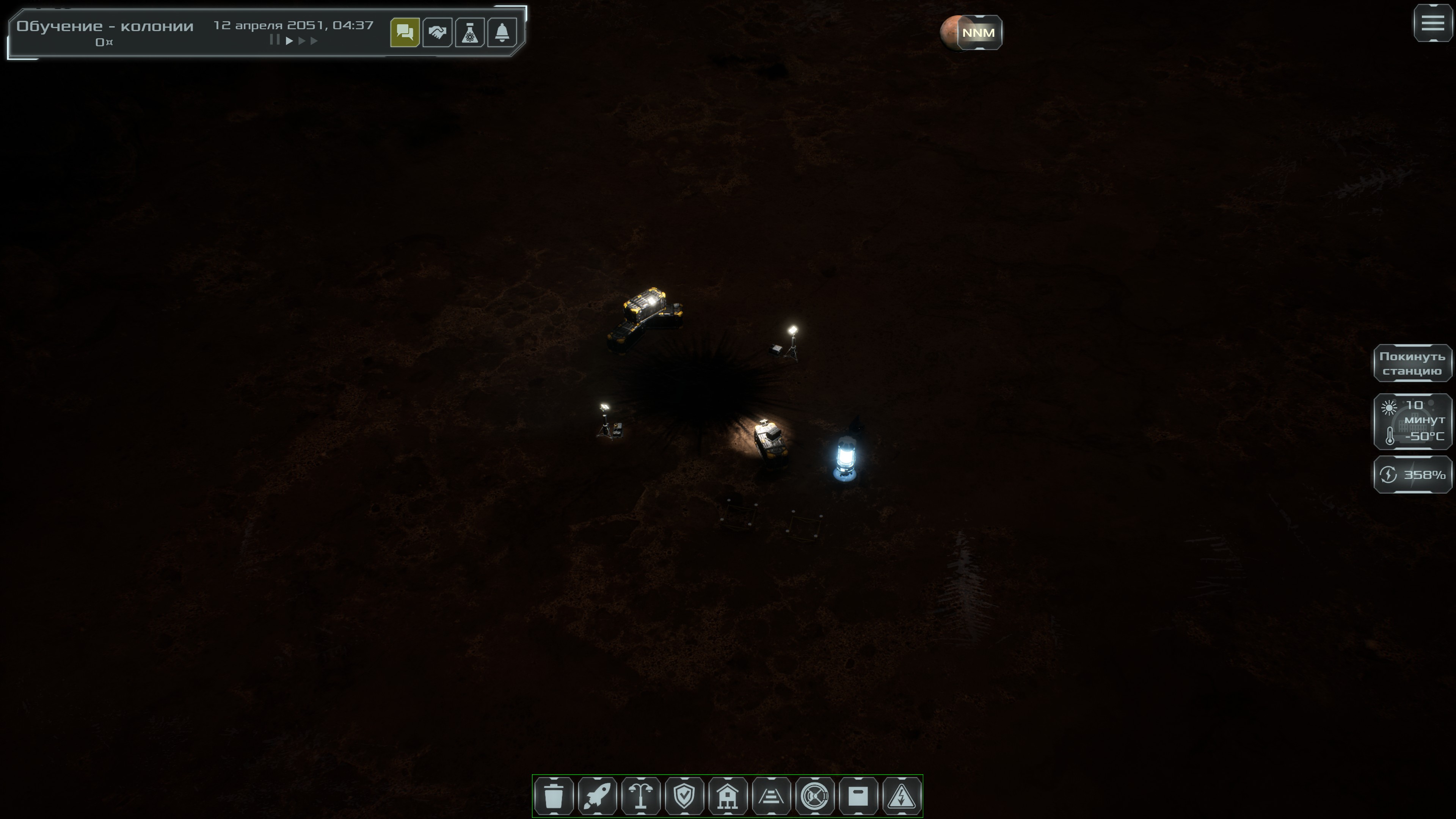This screenshot has height=819, width=1456.
Task: Open the street lamp build category
Action: pyautogui.click(x=641, y=796)
